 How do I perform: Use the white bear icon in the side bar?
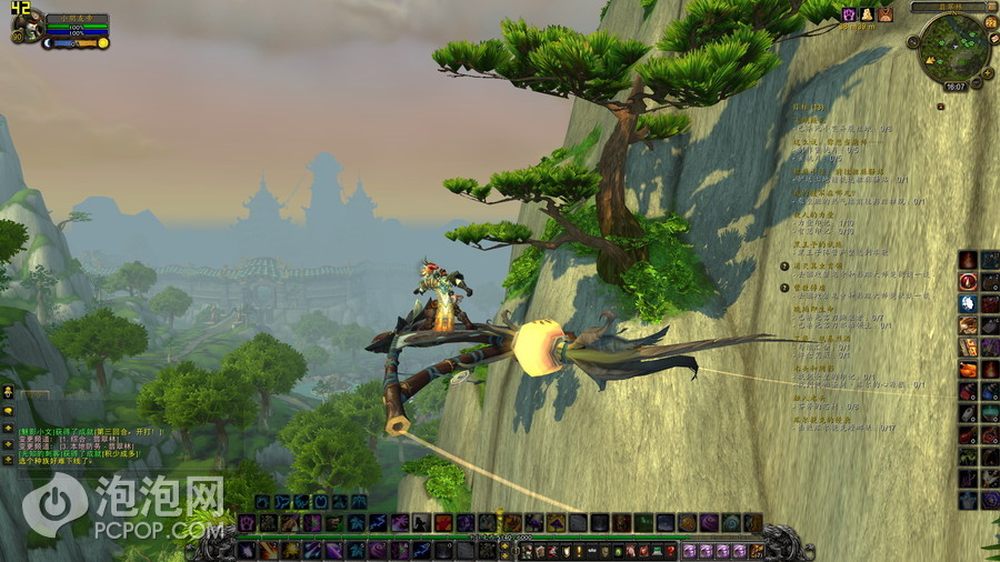[x=968, y=303]
